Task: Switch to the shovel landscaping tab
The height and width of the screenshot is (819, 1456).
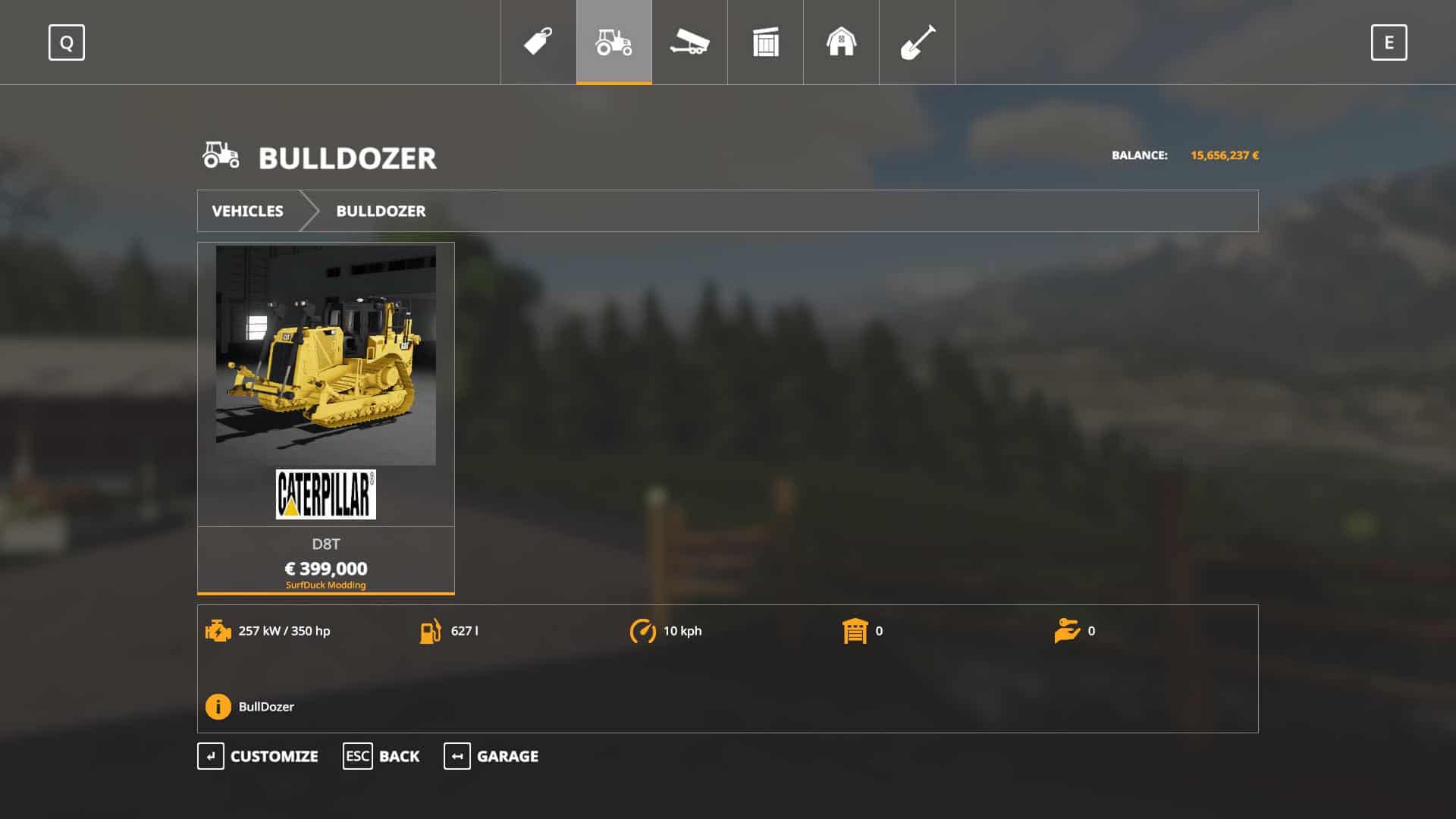Action: (917, 42)
